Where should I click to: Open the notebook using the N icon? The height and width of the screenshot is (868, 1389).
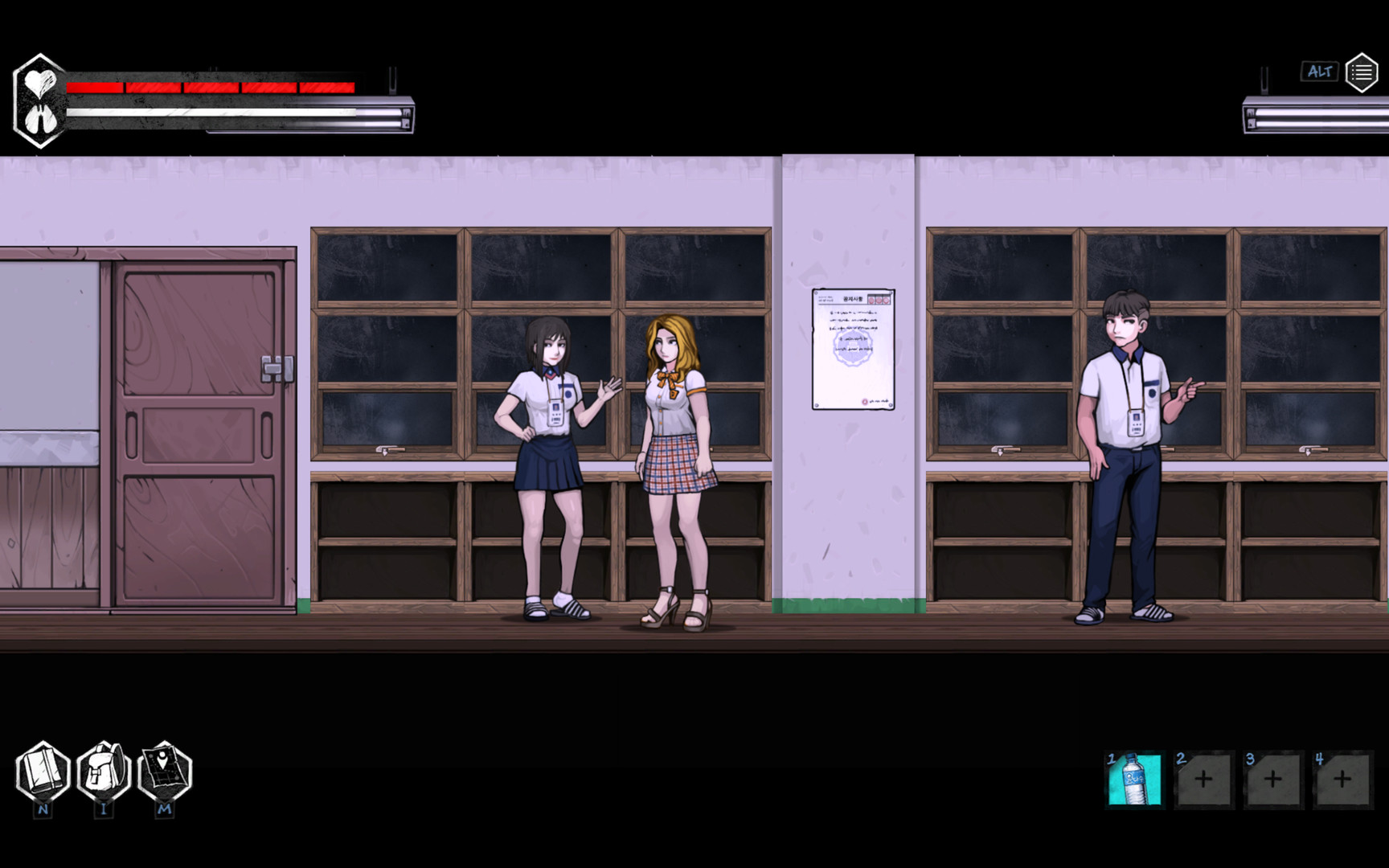point(44,773)
